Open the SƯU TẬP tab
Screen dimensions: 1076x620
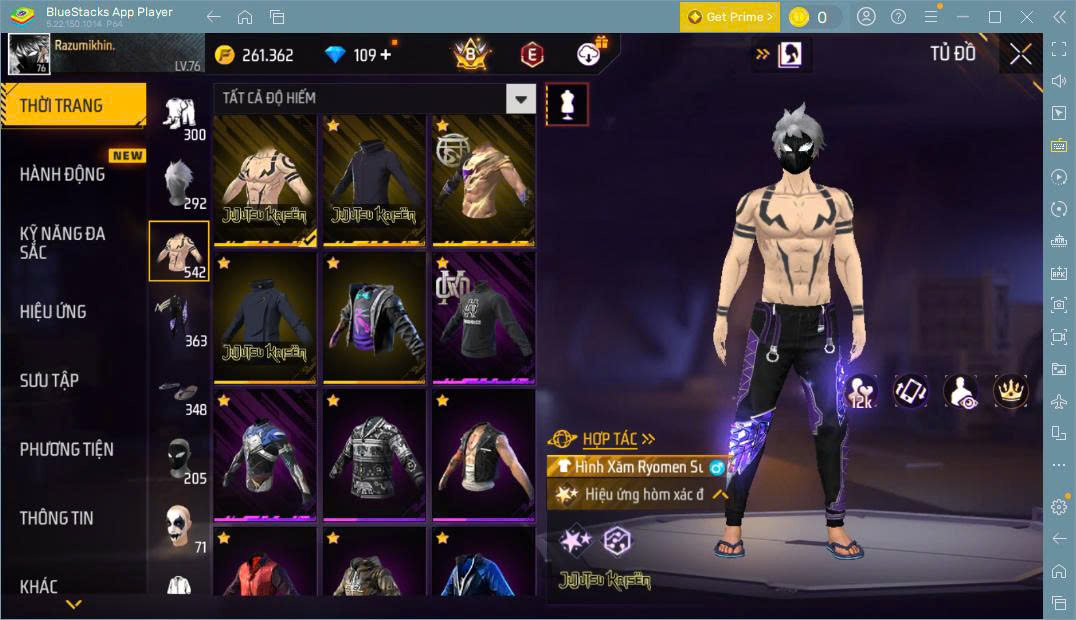(x=49, y=380)
